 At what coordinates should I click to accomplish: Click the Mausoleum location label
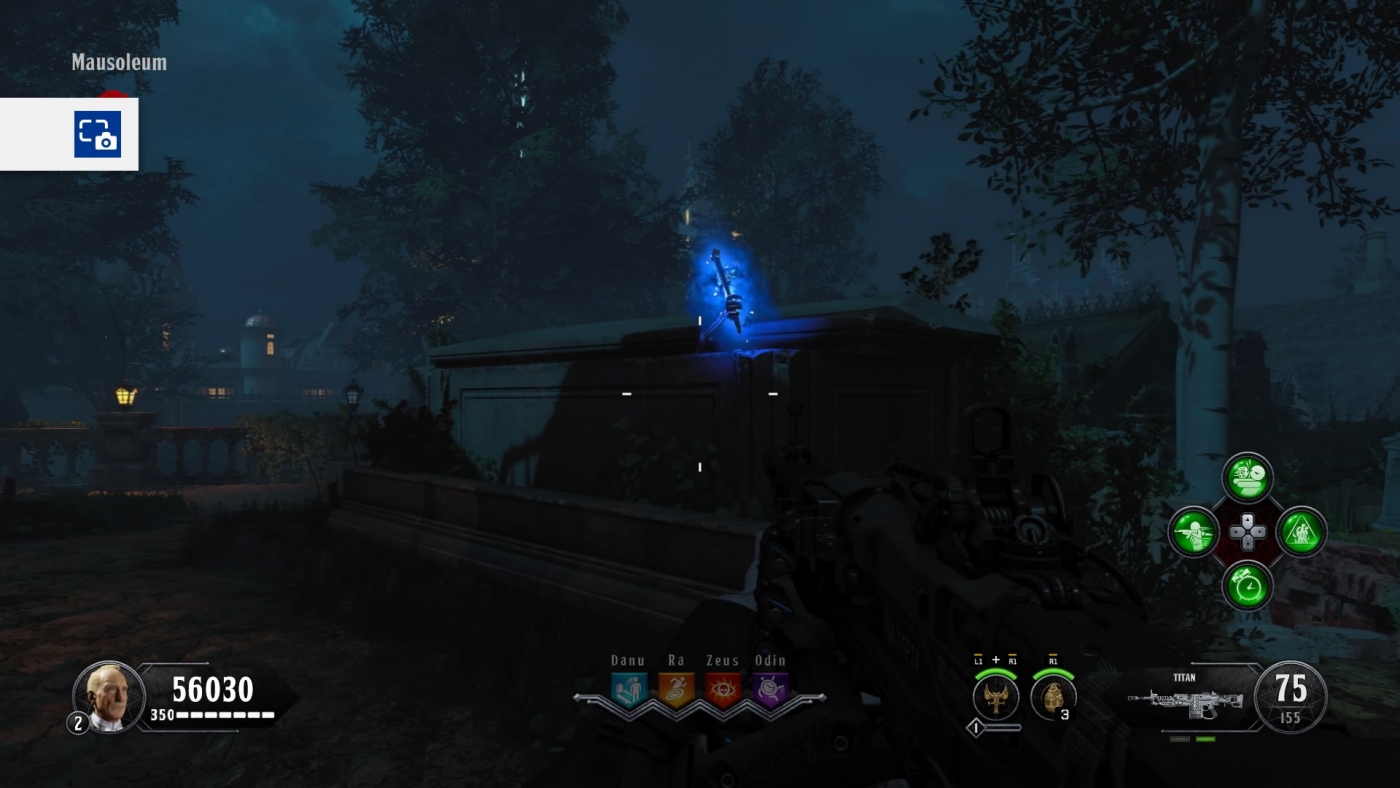pyautogui.click(x=118, y=62)
